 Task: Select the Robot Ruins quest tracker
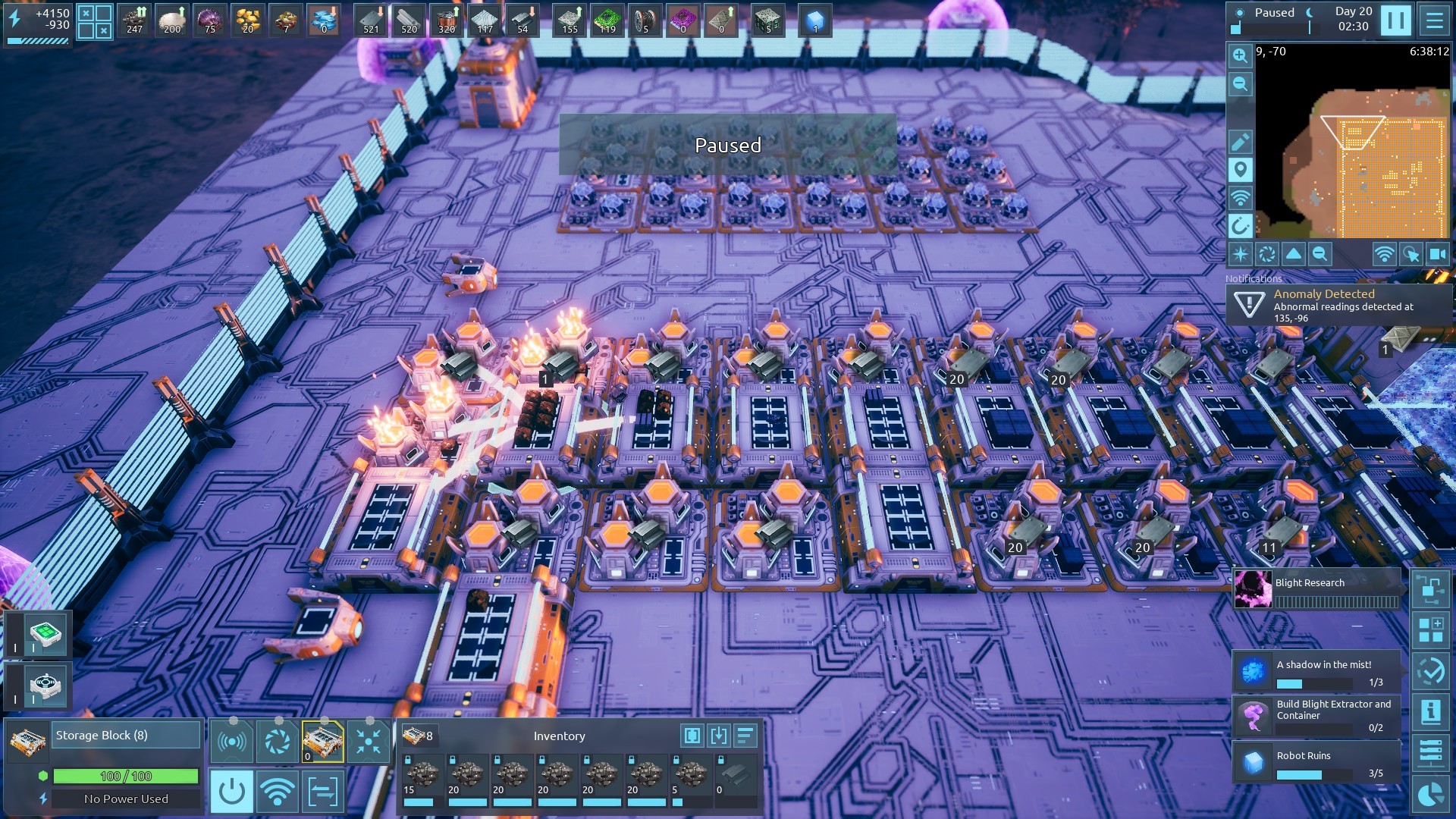[1317, 762]
